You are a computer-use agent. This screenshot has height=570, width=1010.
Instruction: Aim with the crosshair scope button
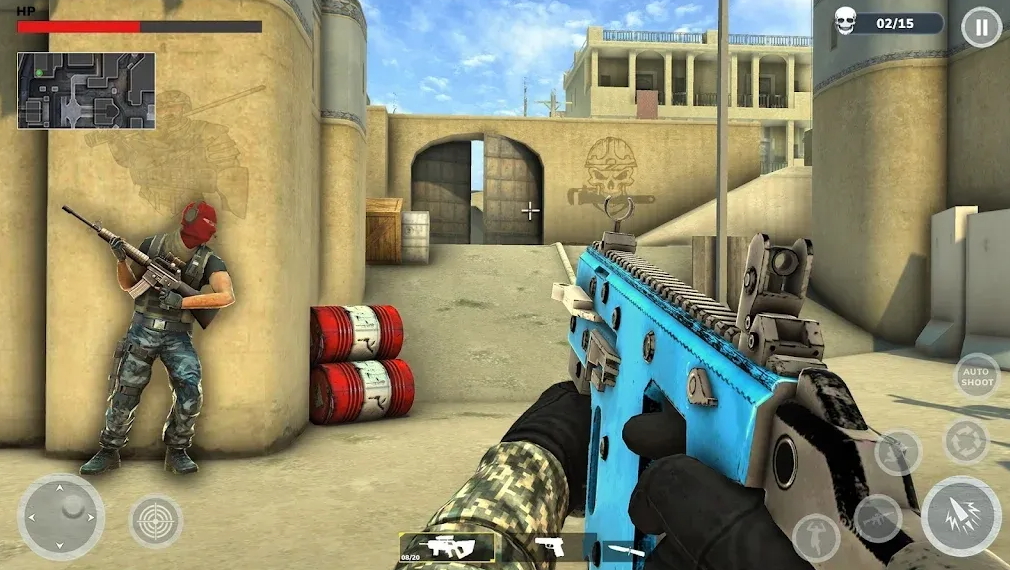click(x=156, y=521)
